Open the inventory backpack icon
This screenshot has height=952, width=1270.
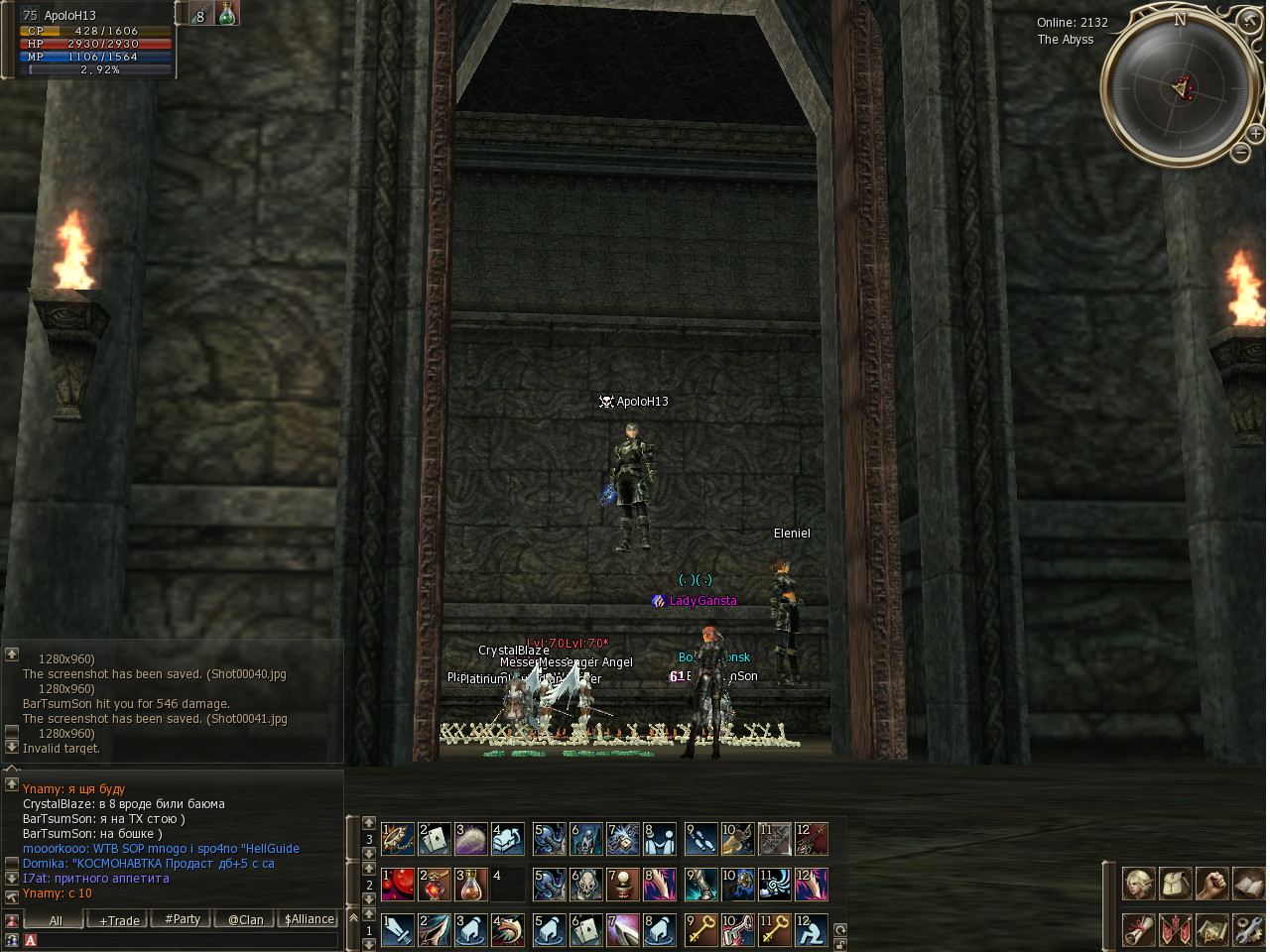coord(1176,883)
